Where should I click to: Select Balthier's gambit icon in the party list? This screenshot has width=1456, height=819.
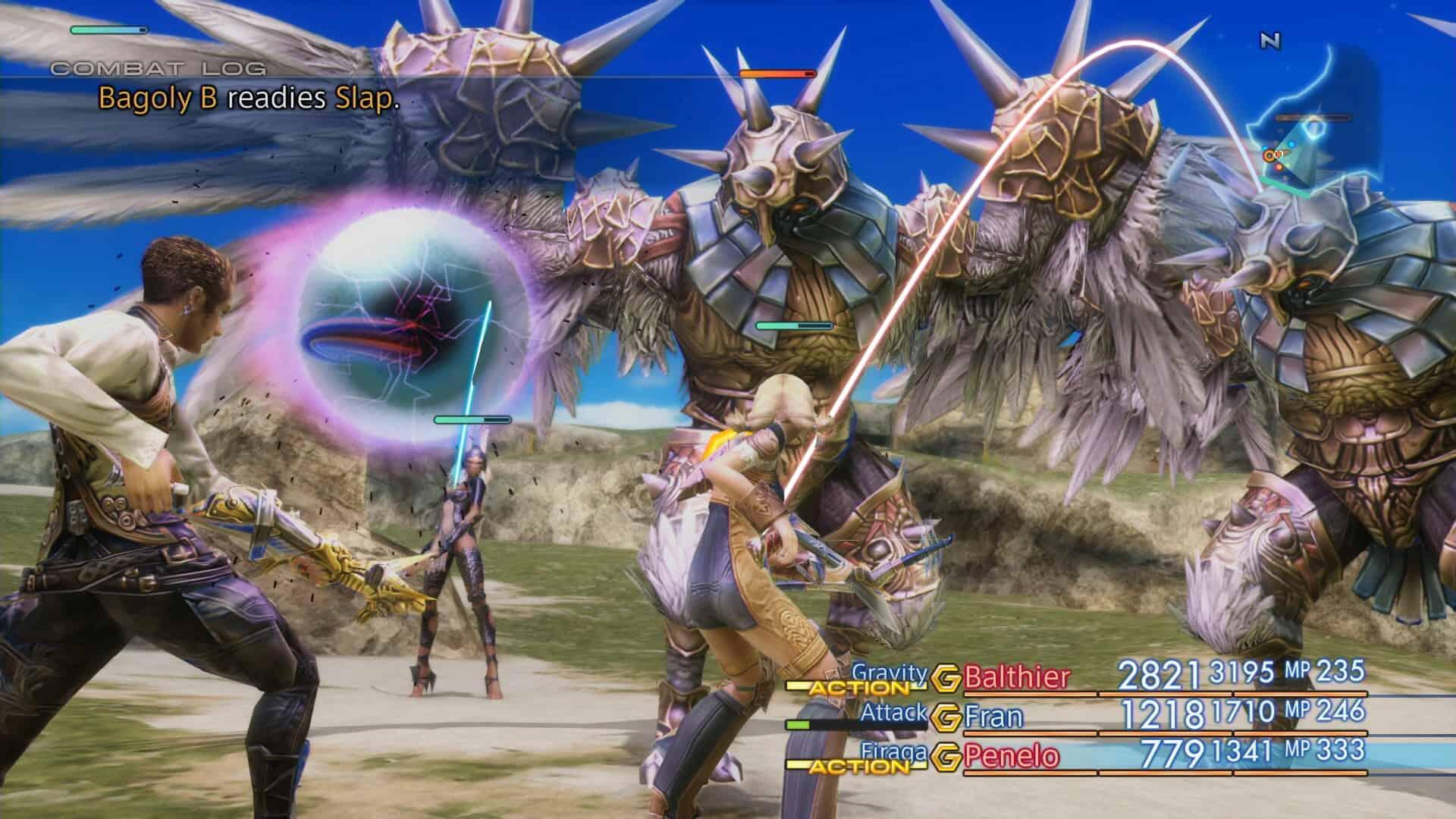[x=946, y=676]
